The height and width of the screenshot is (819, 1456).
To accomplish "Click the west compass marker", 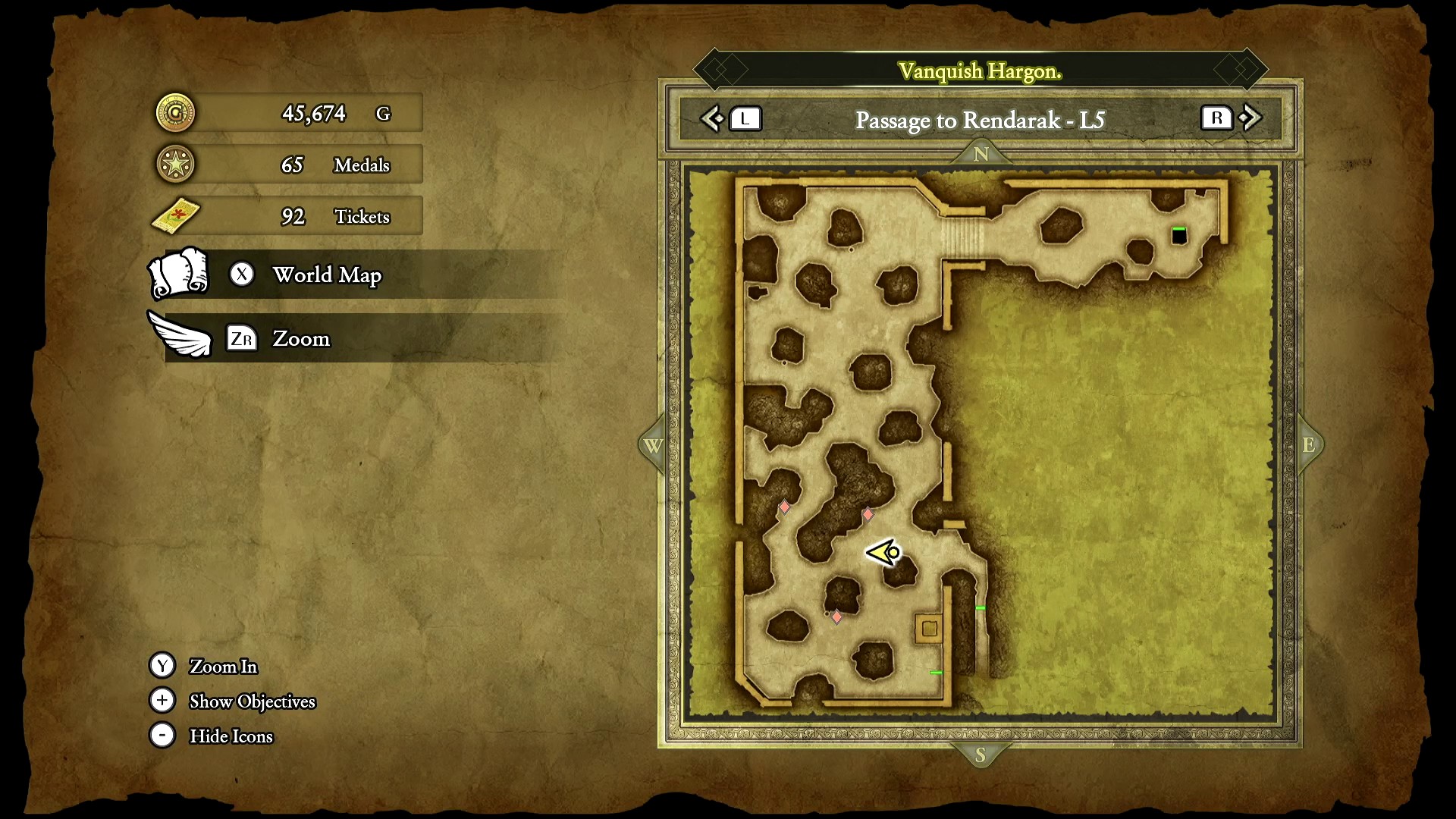I will coord(653,446).
